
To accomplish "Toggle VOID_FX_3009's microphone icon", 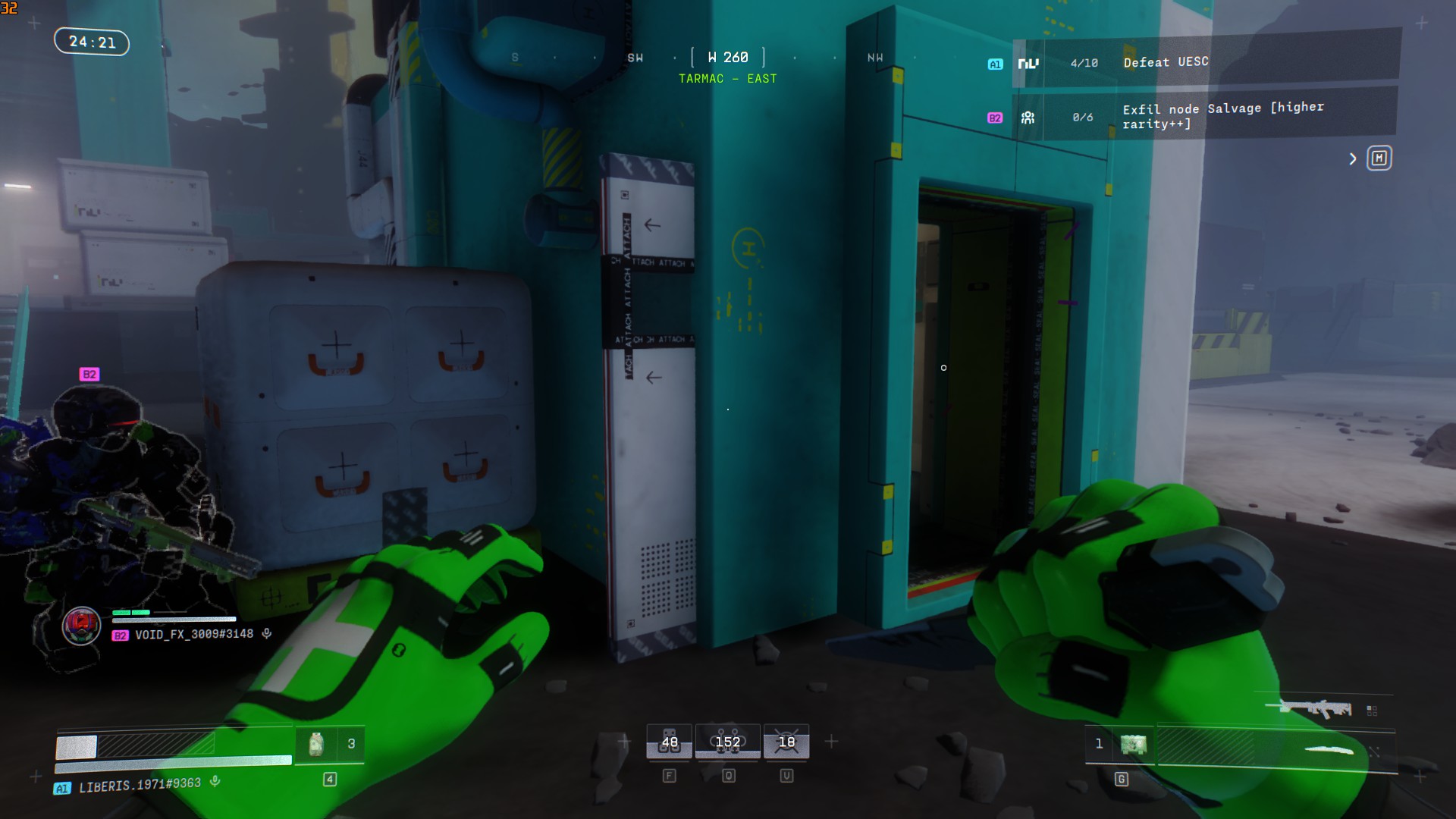I will (267, 633).
